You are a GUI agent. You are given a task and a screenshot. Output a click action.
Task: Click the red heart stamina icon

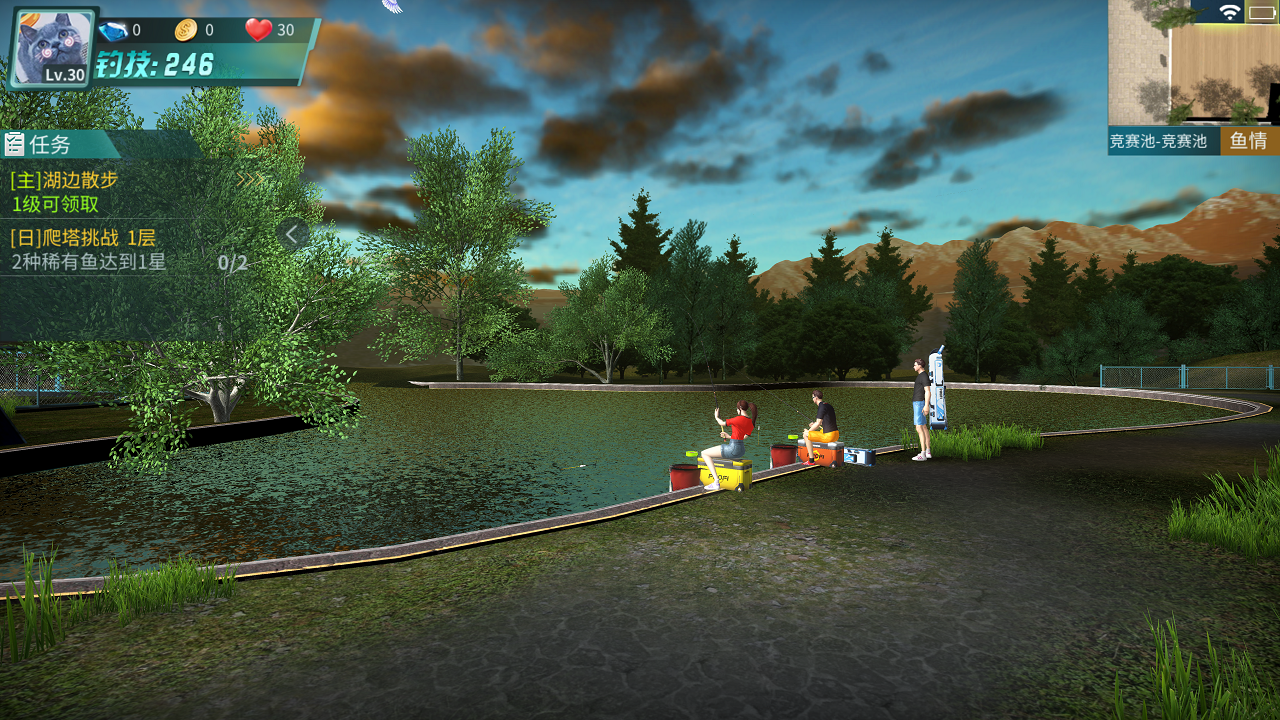pos(259,30)
